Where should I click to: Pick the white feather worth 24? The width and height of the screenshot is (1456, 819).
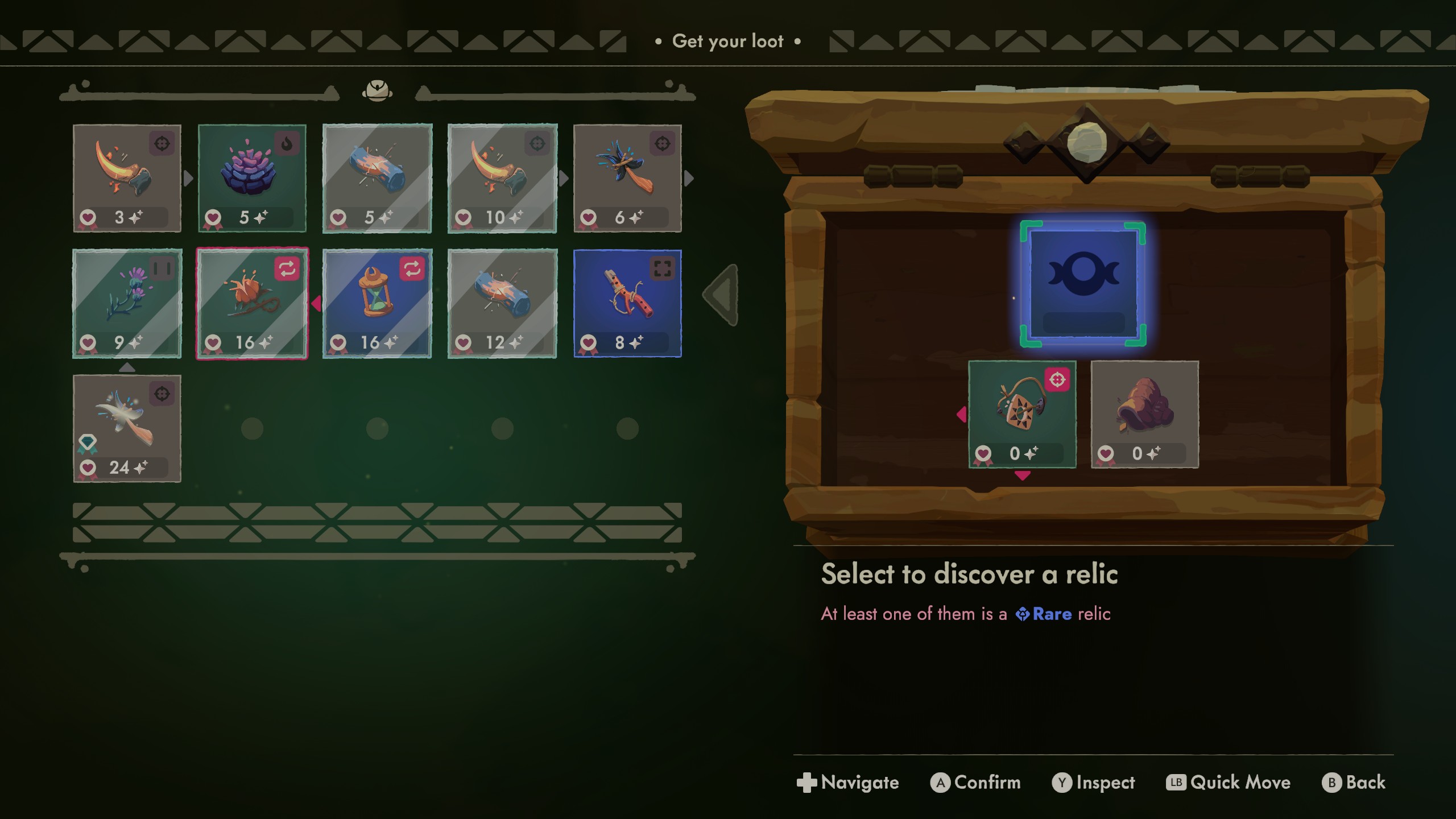(127, 428)
